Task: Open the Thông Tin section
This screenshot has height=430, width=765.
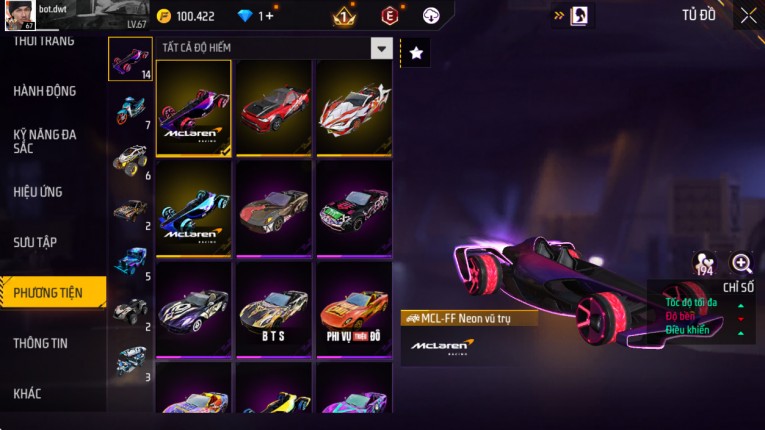Action: (x=41, y=343)
